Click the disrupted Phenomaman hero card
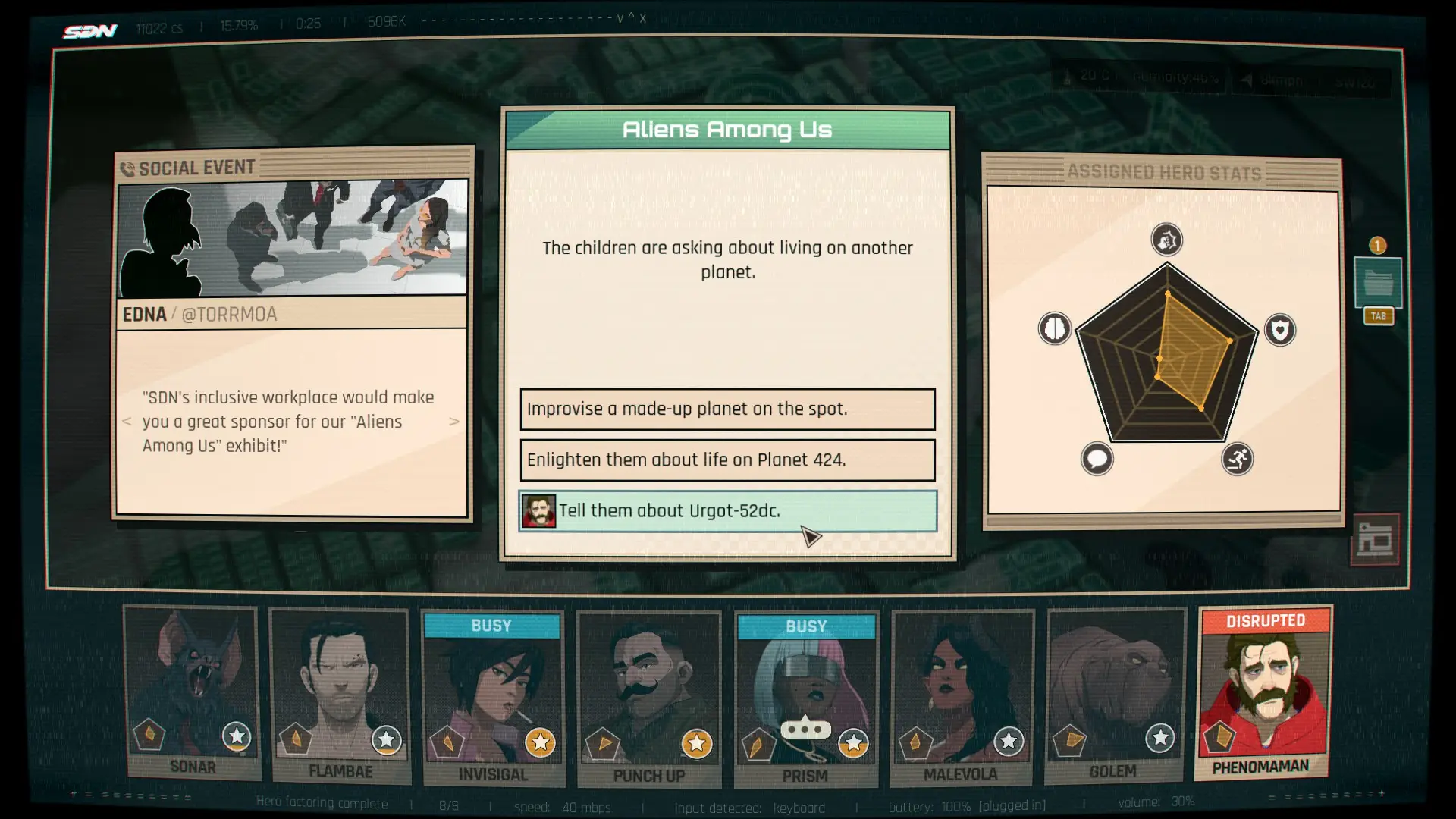 [1262, 692]
